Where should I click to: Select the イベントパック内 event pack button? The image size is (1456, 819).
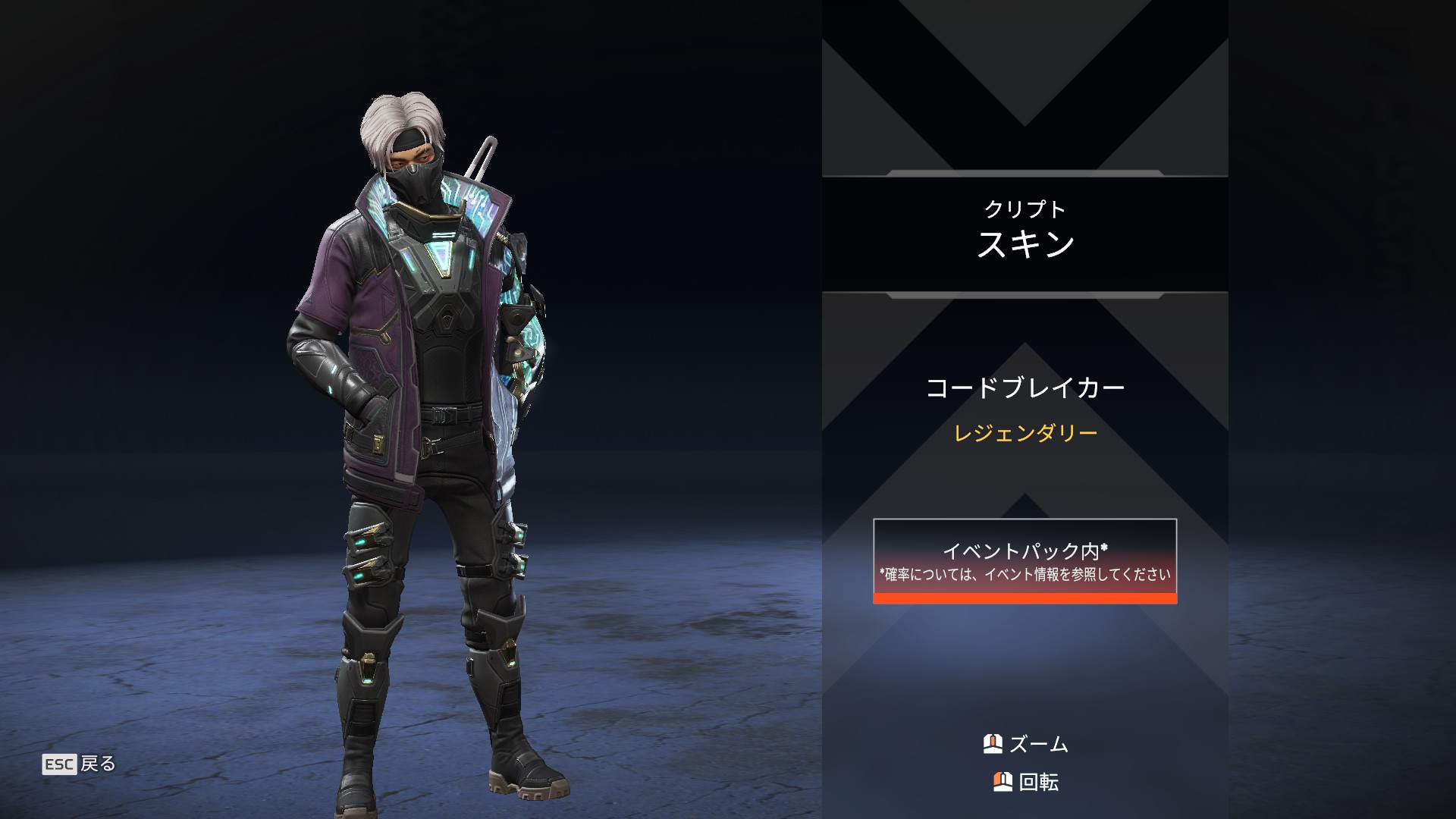click(x=1025, y=561)
